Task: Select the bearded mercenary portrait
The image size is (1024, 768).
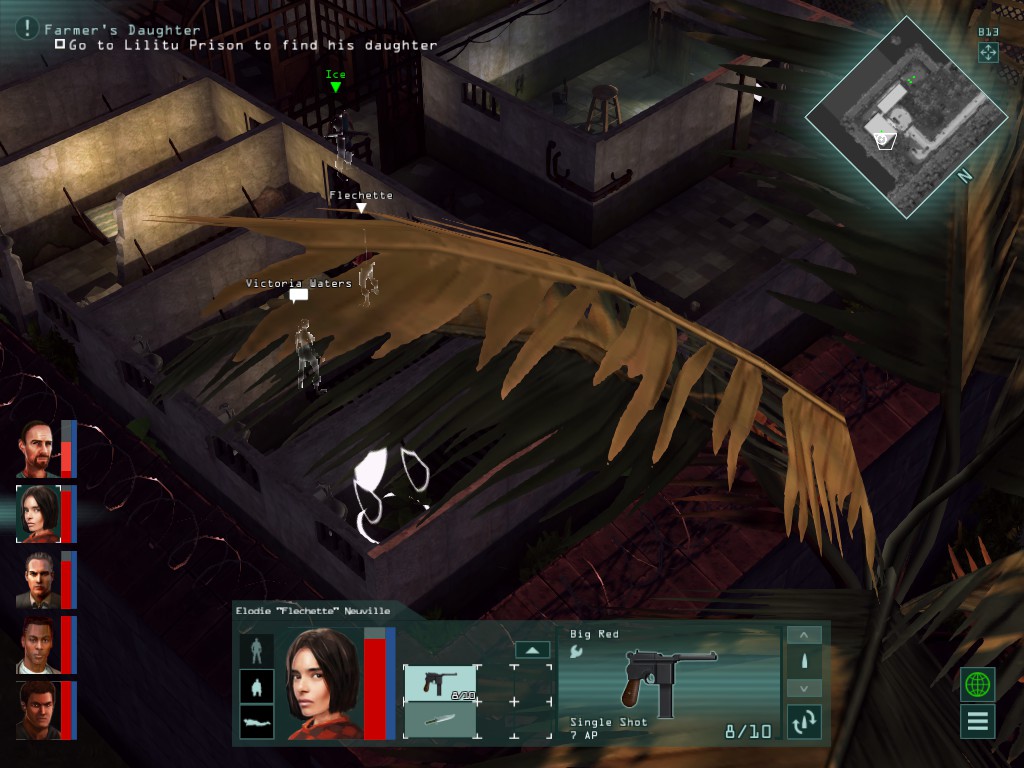Action: [38, 449]
